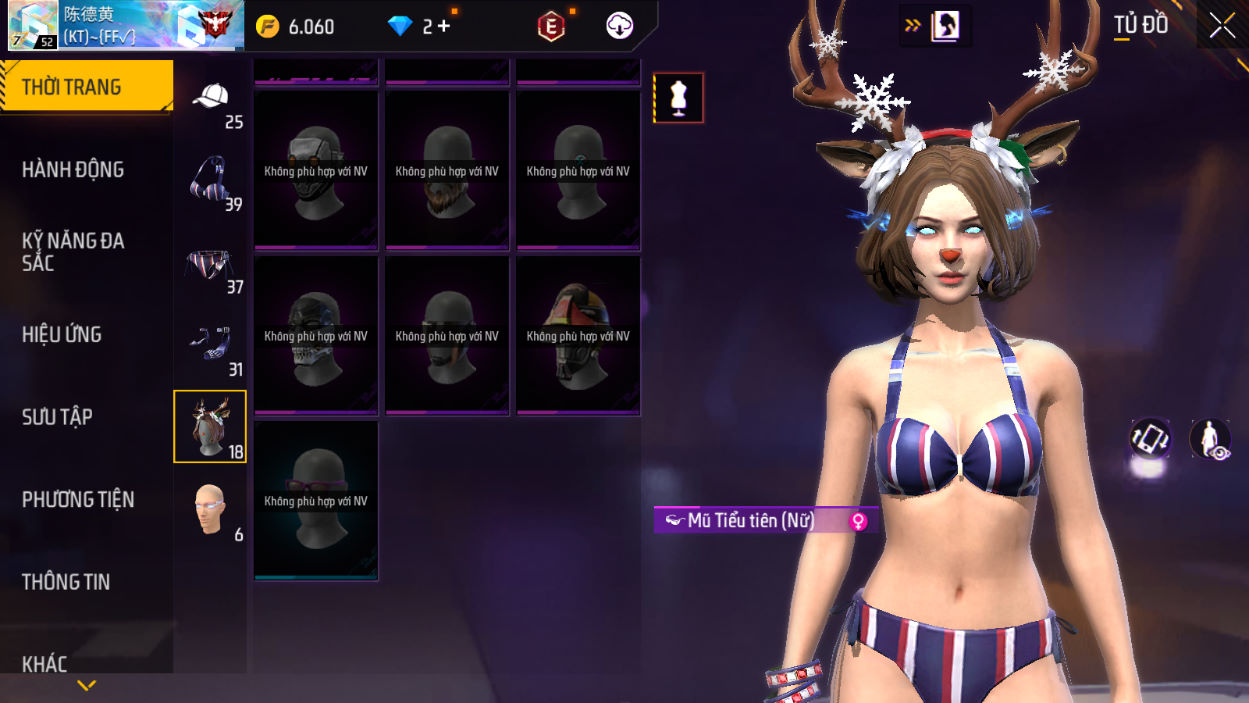Select the white cap hat category

[210, 99]
